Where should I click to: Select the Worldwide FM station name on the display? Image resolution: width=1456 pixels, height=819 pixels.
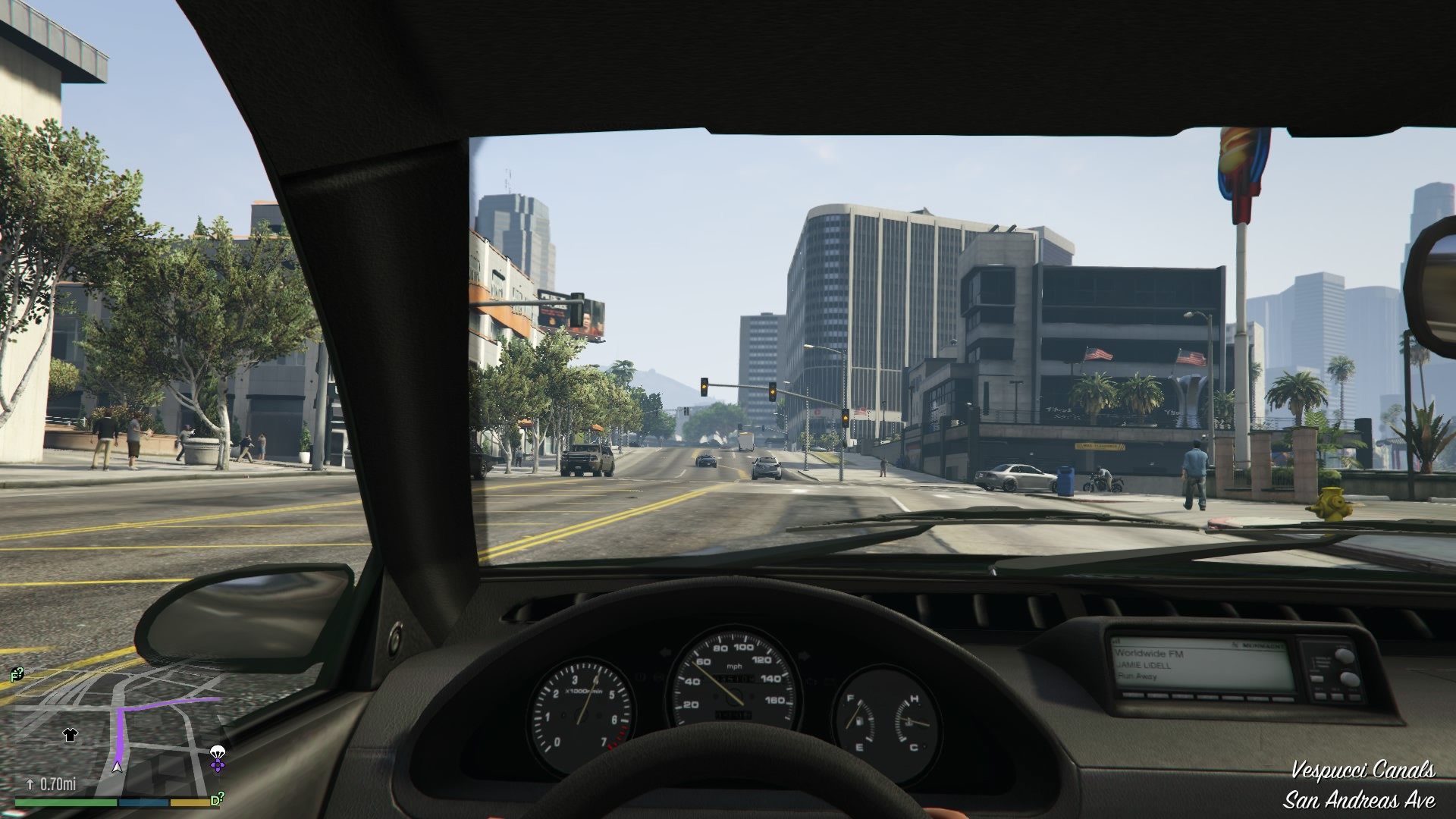coord(1149,654)
